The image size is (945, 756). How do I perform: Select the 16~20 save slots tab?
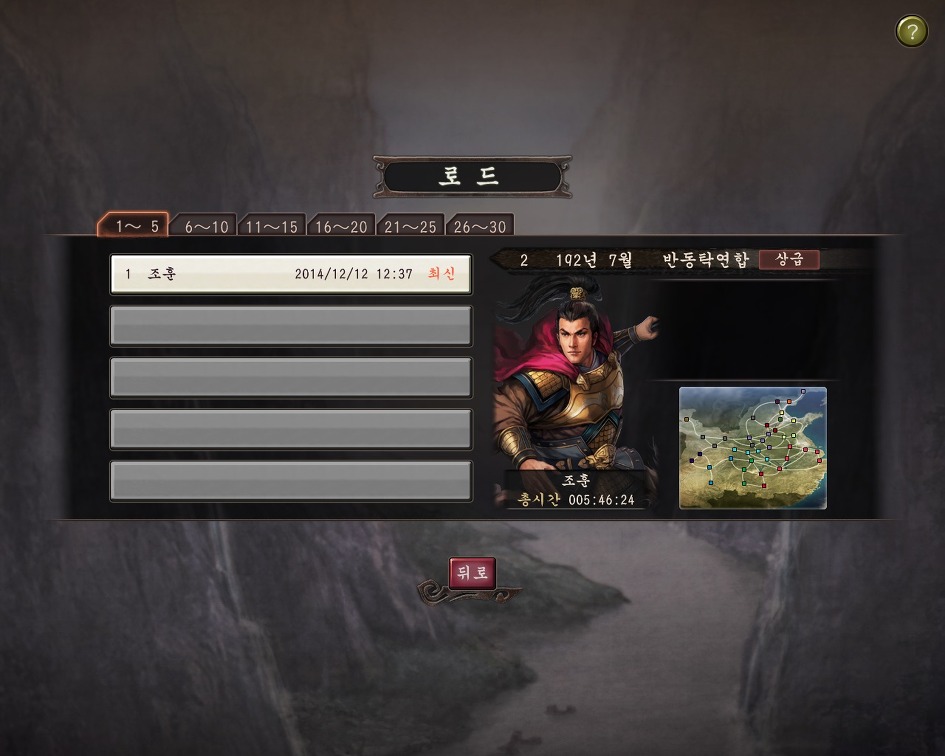click(x=341, y=227)
